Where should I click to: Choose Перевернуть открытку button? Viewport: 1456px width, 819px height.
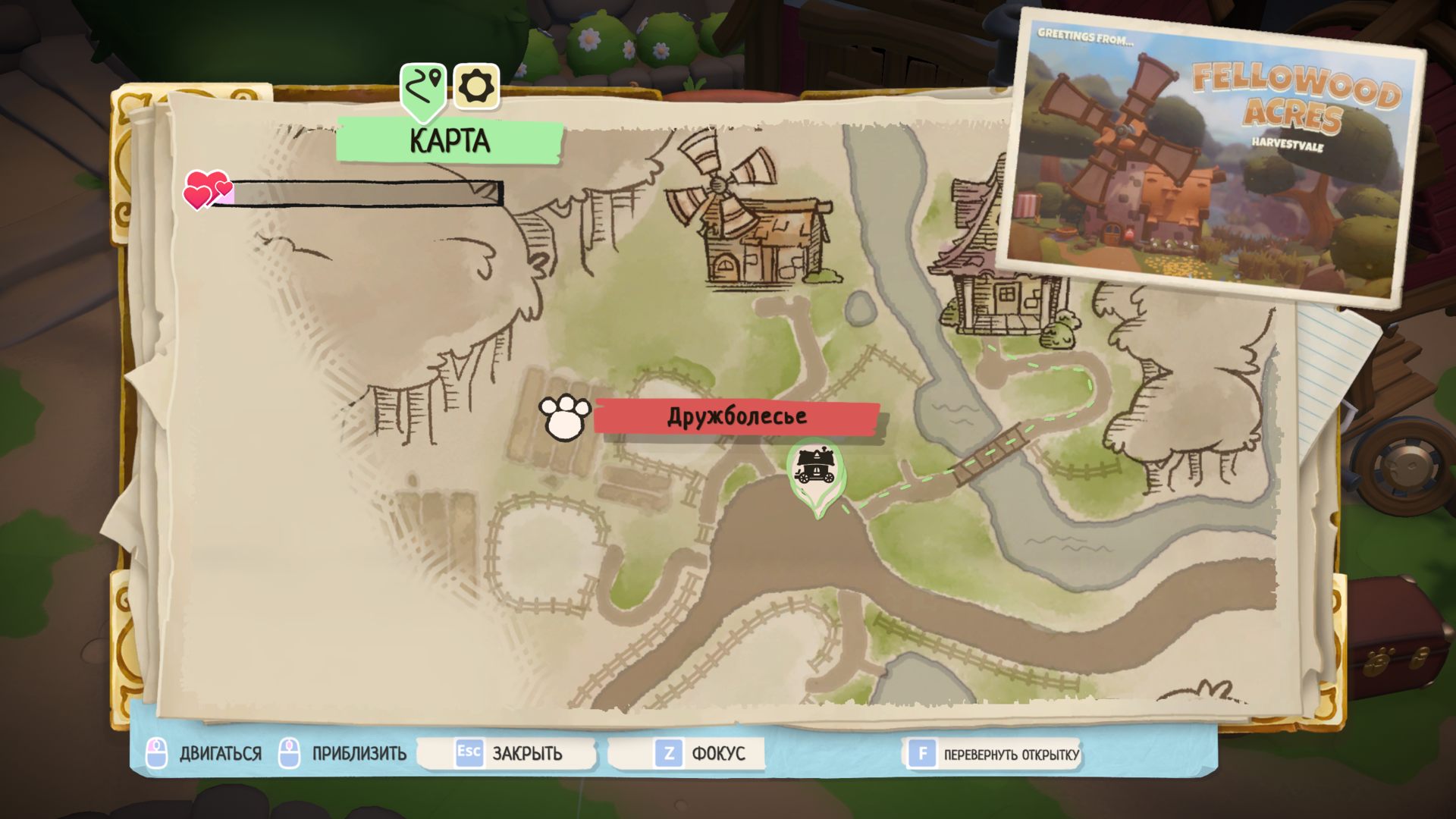click(993, 754)
